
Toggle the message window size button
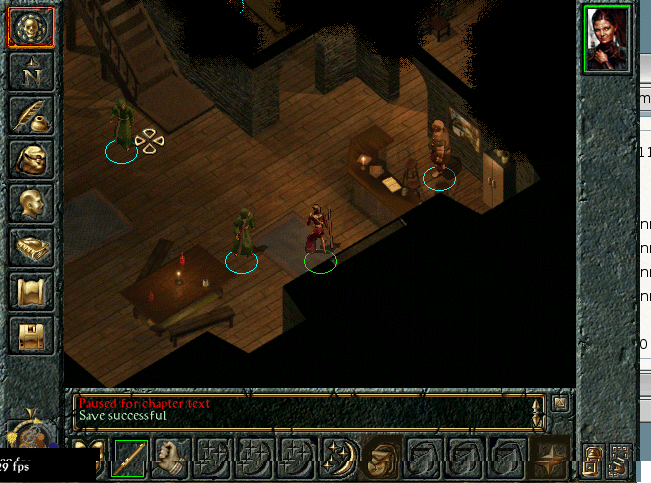pos(560,402)
